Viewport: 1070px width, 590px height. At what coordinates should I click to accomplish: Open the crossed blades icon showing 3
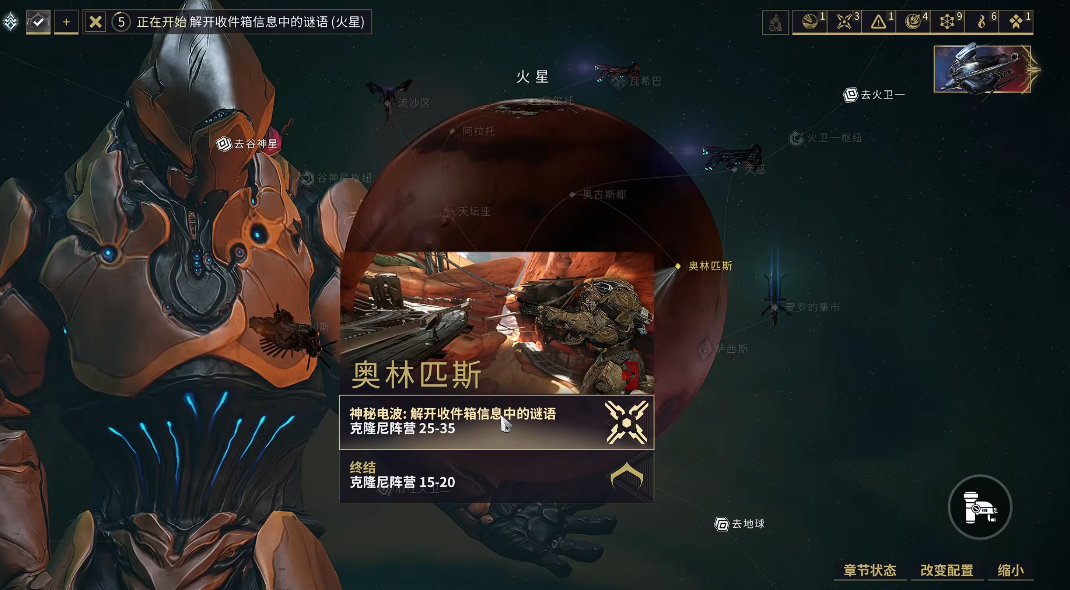(x=845, y=21)
